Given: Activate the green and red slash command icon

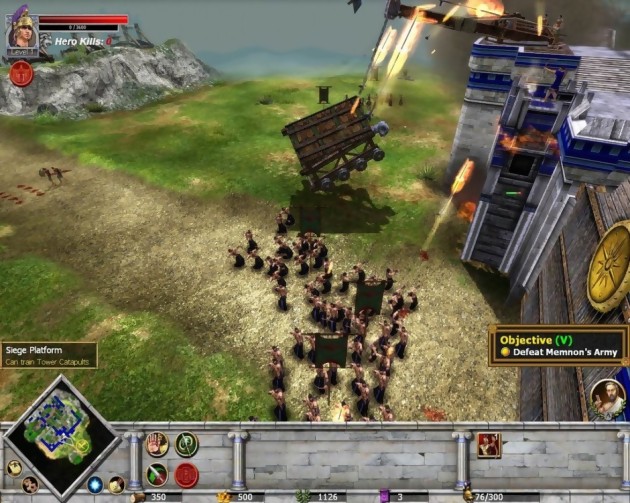Looking at the screenshot, I should click(157, 474).
